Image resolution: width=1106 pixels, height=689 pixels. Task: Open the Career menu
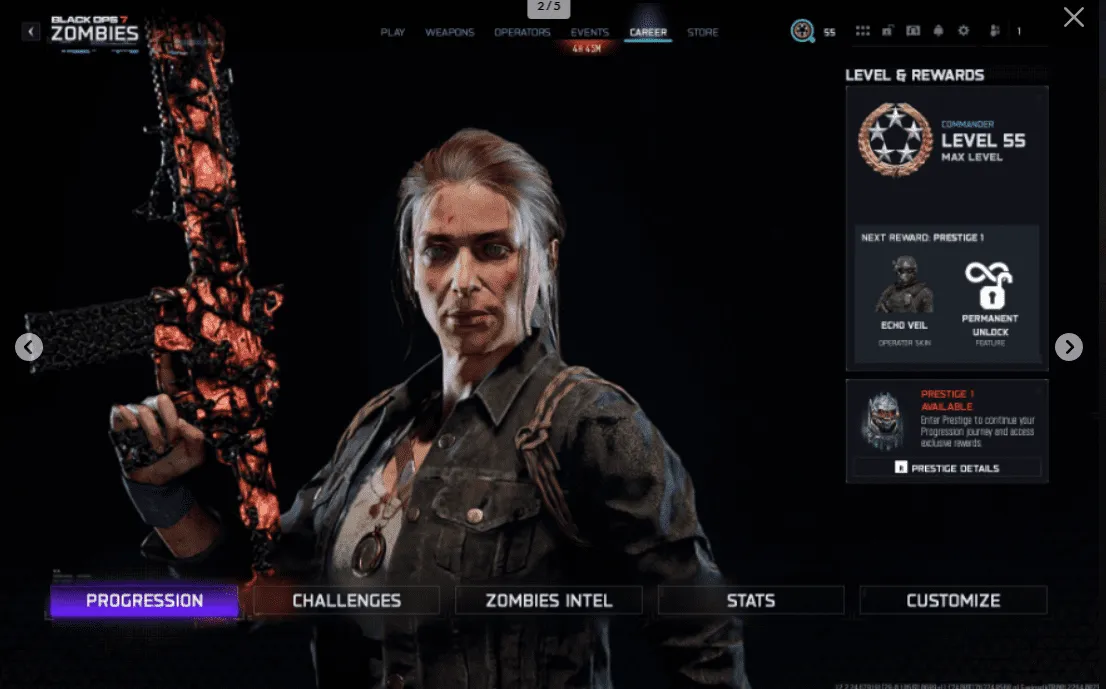point(648,32)
